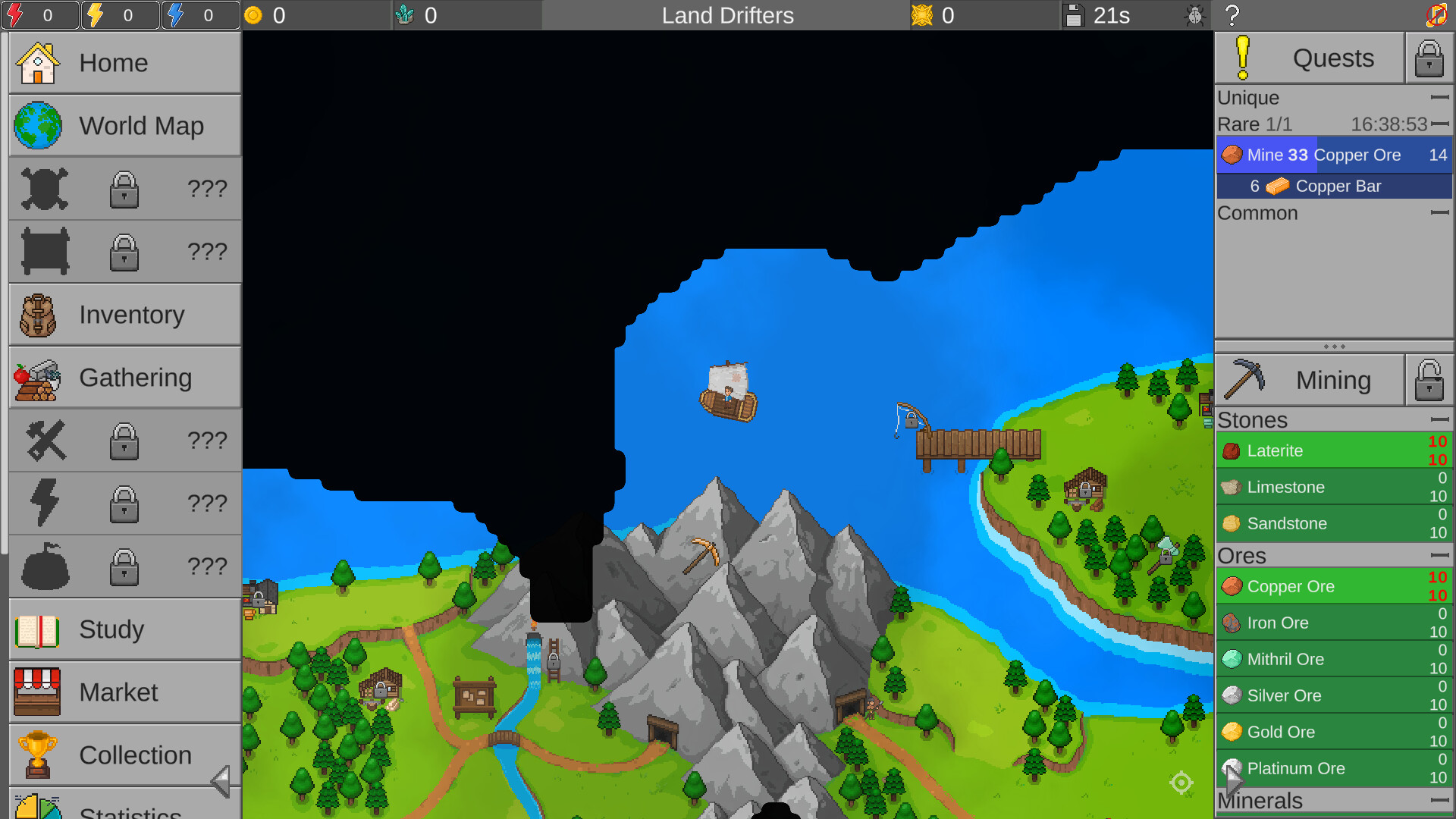Collapse the Unique quests section
The width and height of the screenshot is (1456, 819).
tap(1440, 97)
